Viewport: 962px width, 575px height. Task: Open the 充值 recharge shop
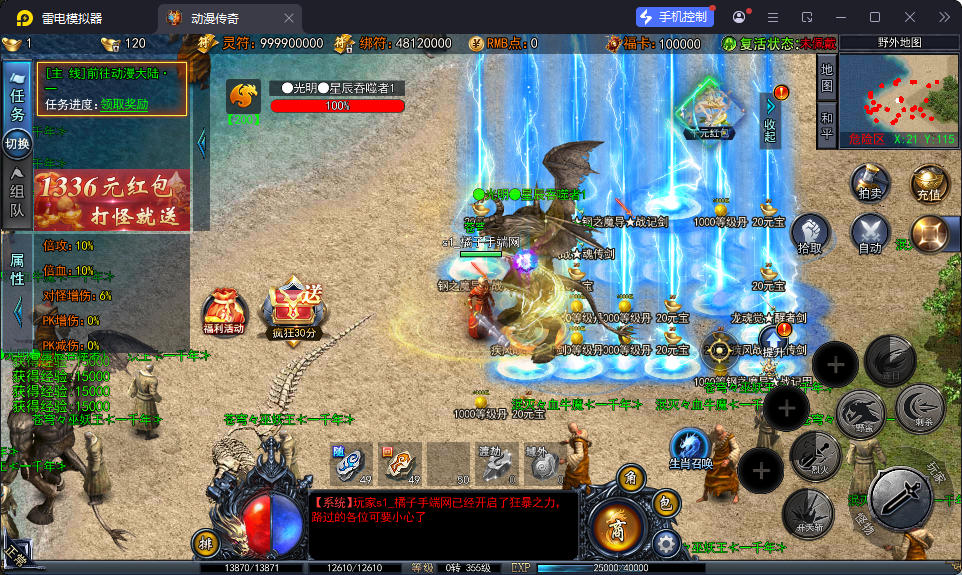point(928,183)
